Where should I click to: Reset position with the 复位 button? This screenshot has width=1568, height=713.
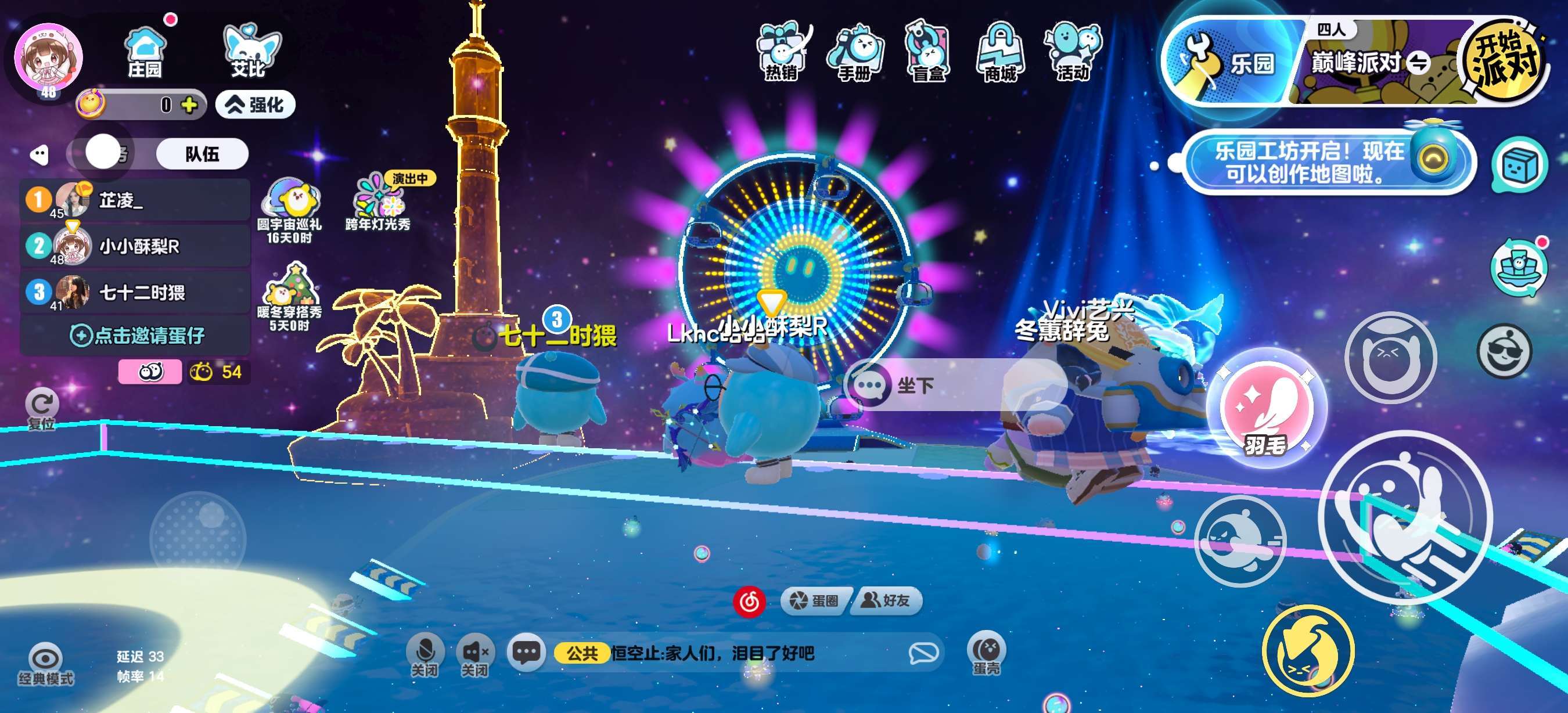[42, 408]
